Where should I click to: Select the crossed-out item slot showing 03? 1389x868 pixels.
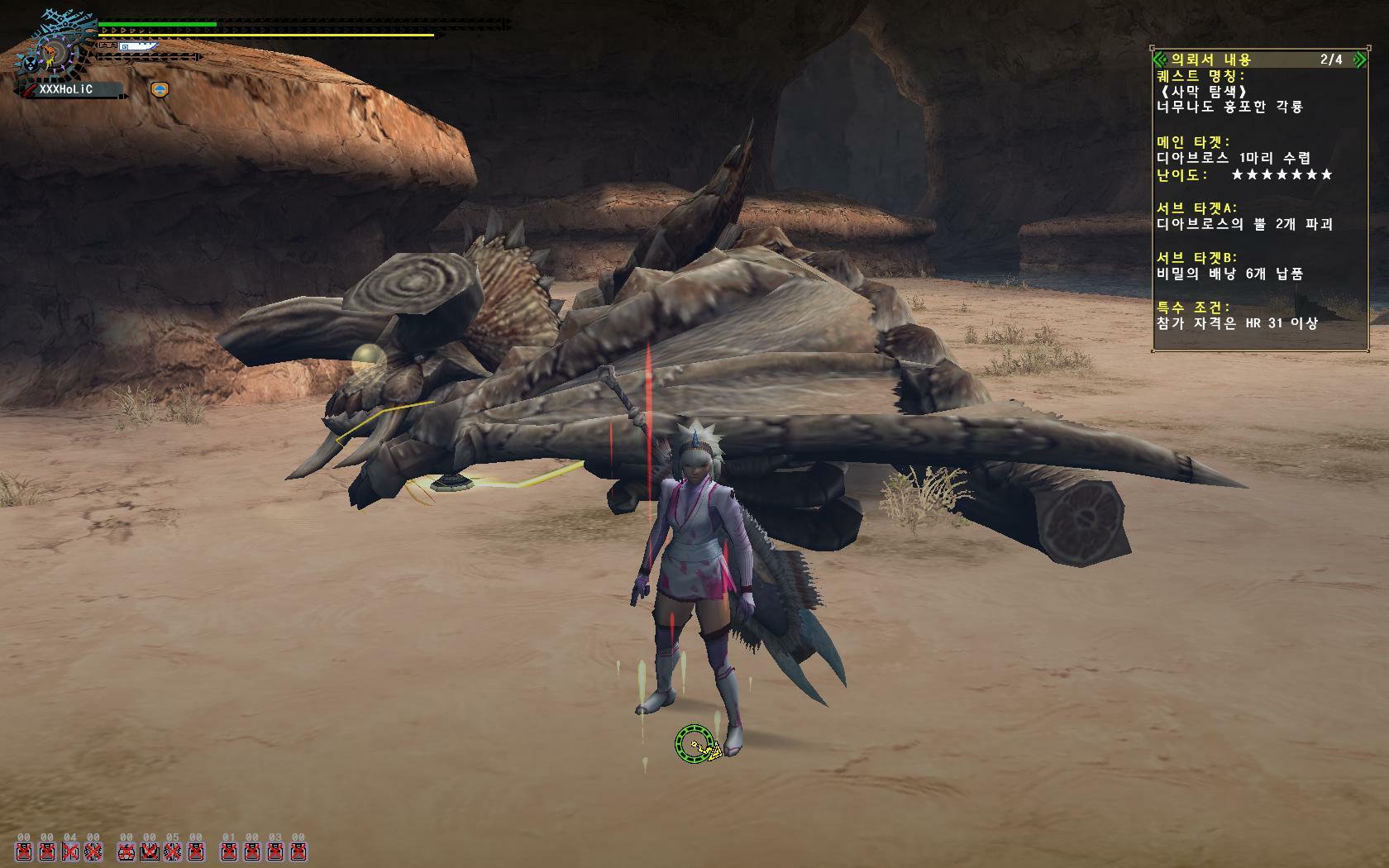pos(274,851)
